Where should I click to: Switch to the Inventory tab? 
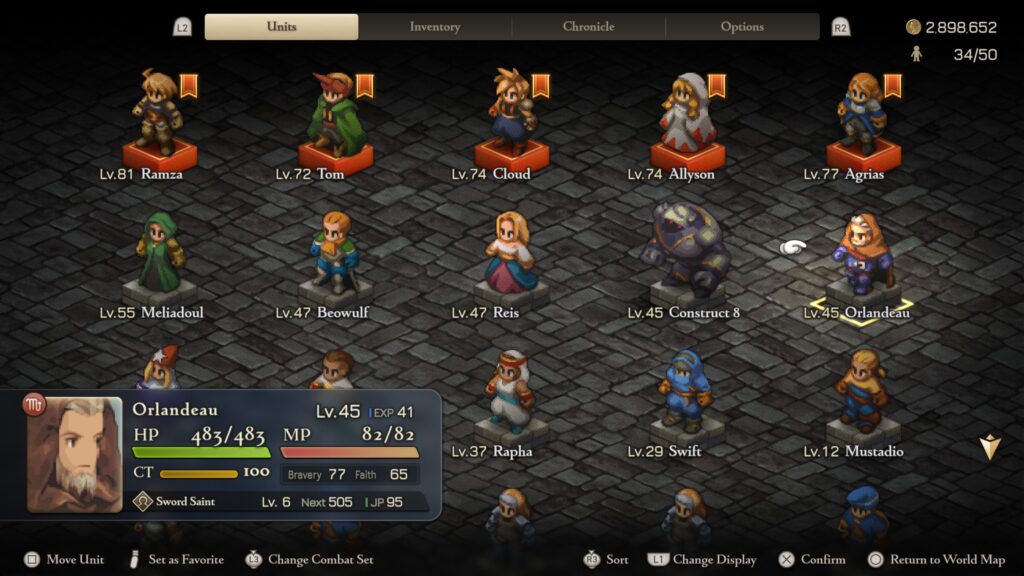coord(435,27)
